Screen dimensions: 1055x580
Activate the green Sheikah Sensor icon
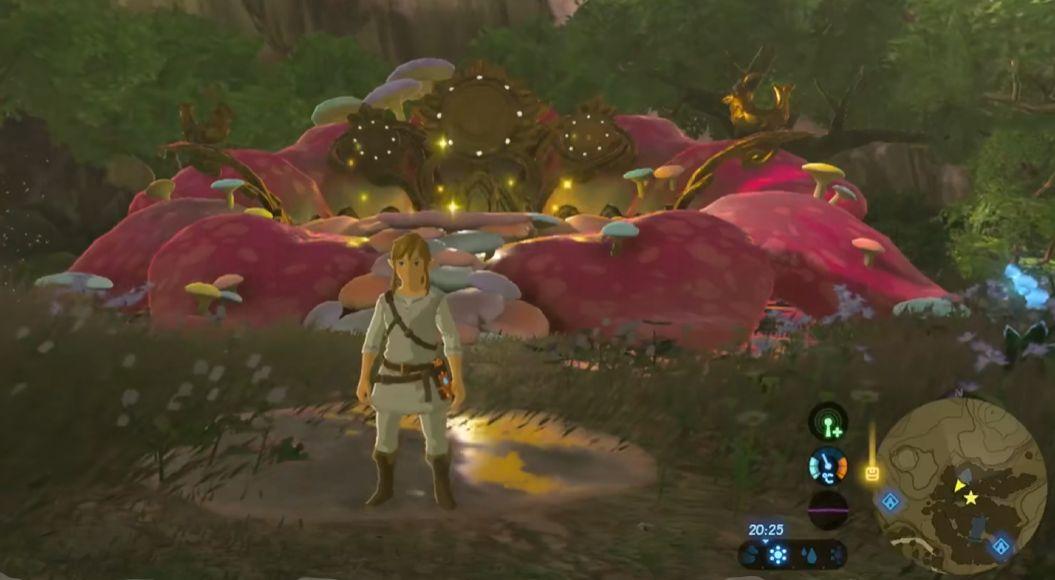click(828, 422)
